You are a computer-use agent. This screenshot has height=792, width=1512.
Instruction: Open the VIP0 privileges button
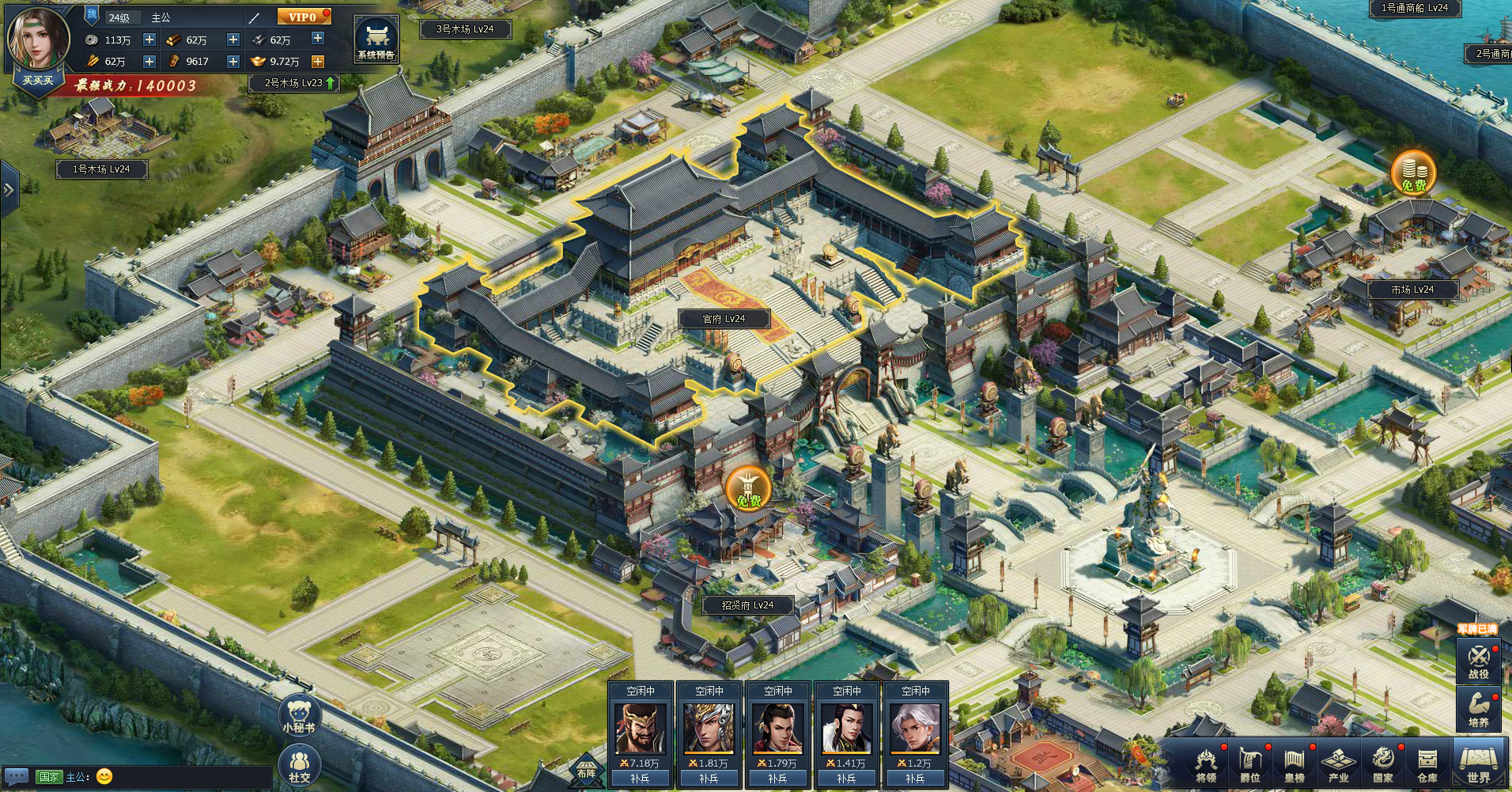click(x=303, y=17)
